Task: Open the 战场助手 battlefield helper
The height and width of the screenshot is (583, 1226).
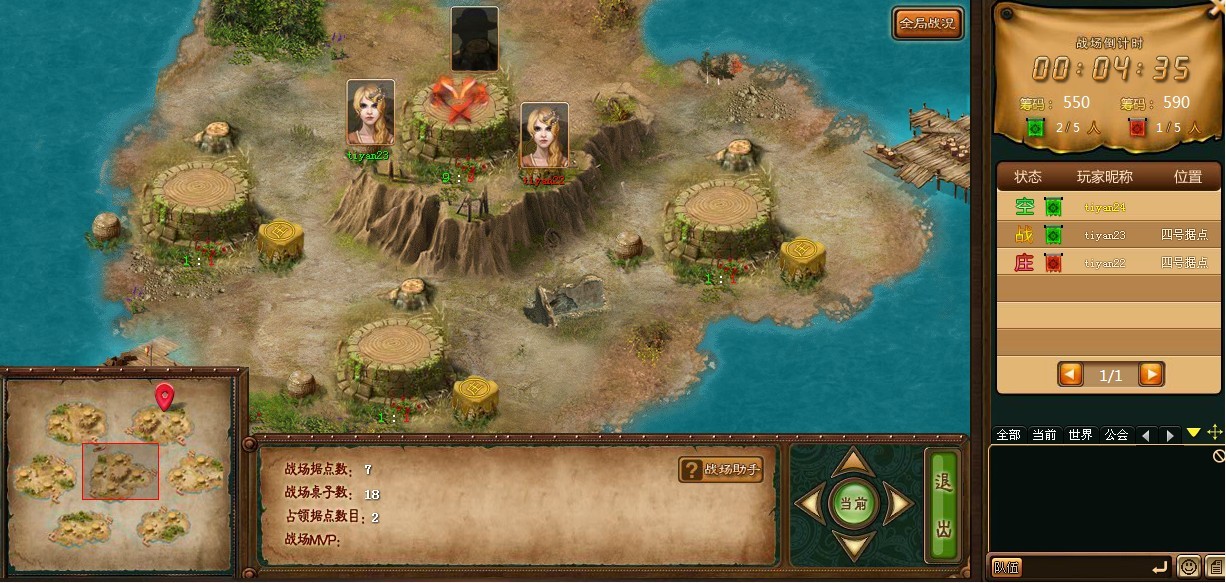Action: point(721,469)
